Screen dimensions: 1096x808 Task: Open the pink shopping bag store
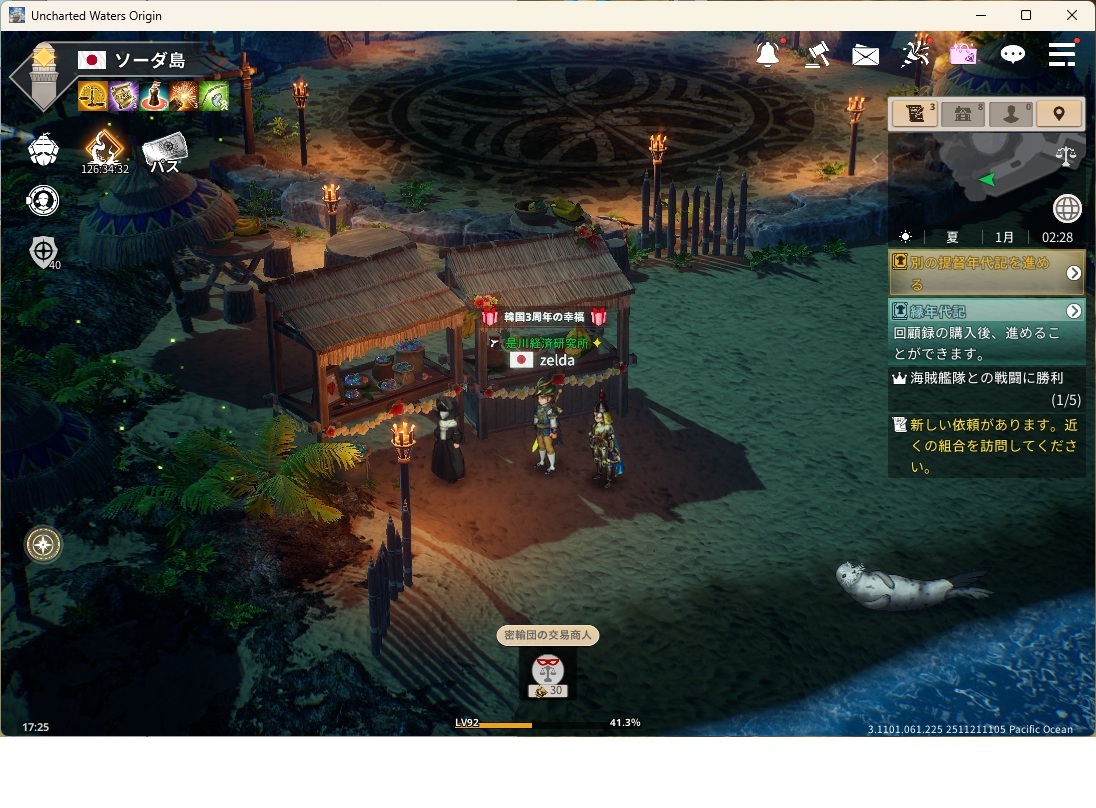tap(963, 54)
